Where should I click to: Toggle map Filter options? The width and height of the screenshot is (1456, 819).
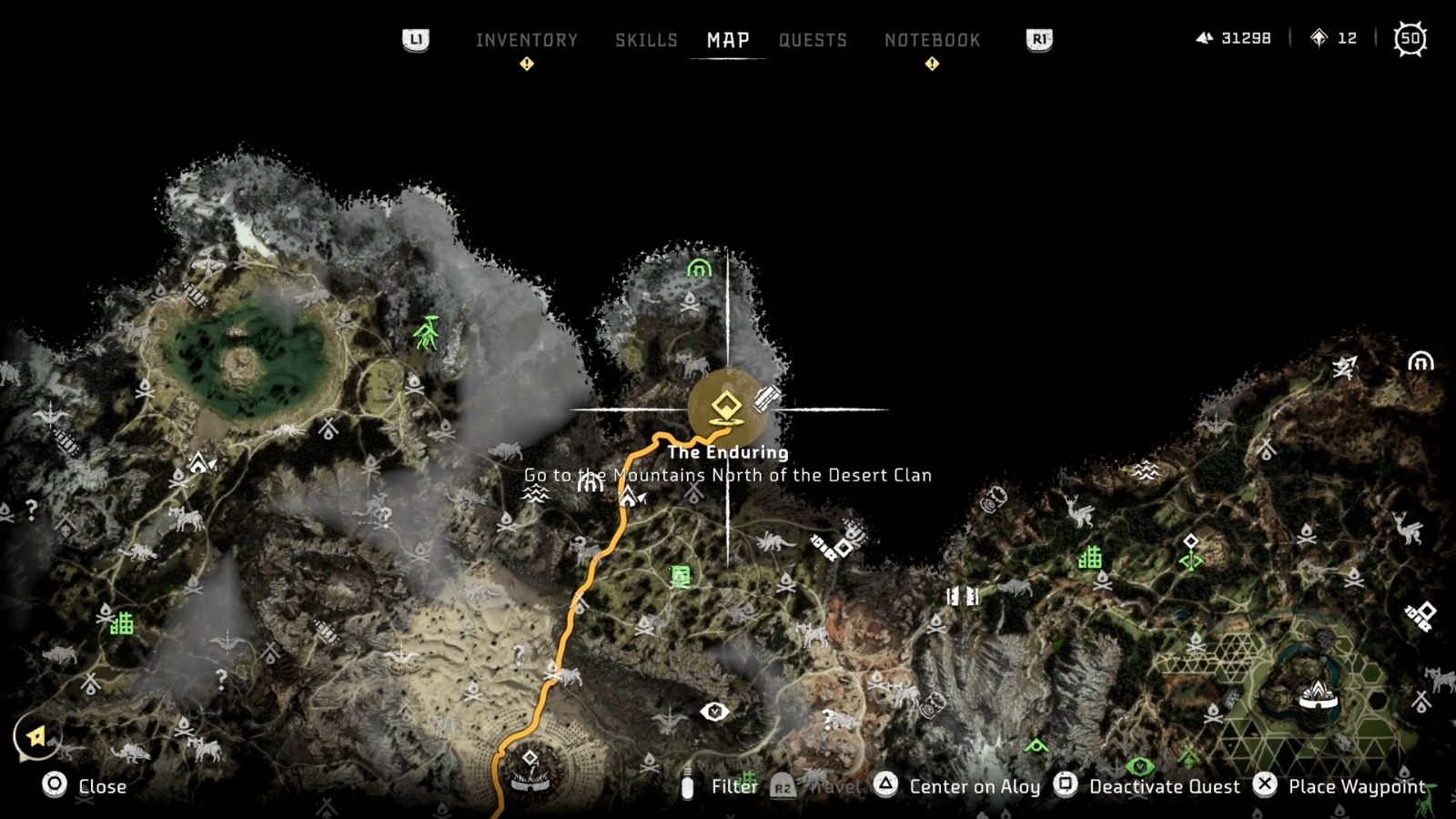[733, 786]
